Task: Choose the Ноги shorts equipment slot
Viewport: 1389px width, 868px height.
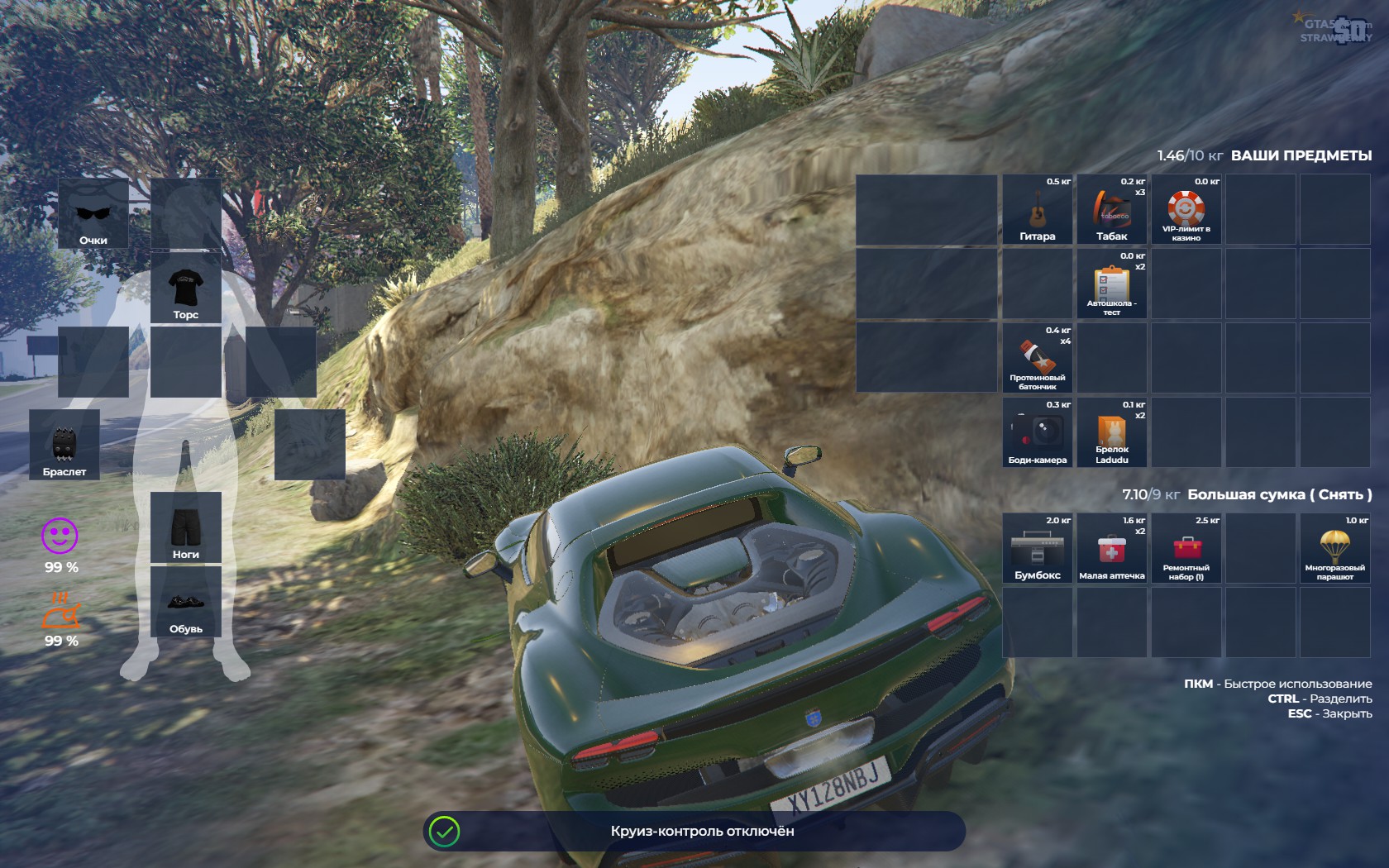Action: pyautogui.click(x=186, y=527)
